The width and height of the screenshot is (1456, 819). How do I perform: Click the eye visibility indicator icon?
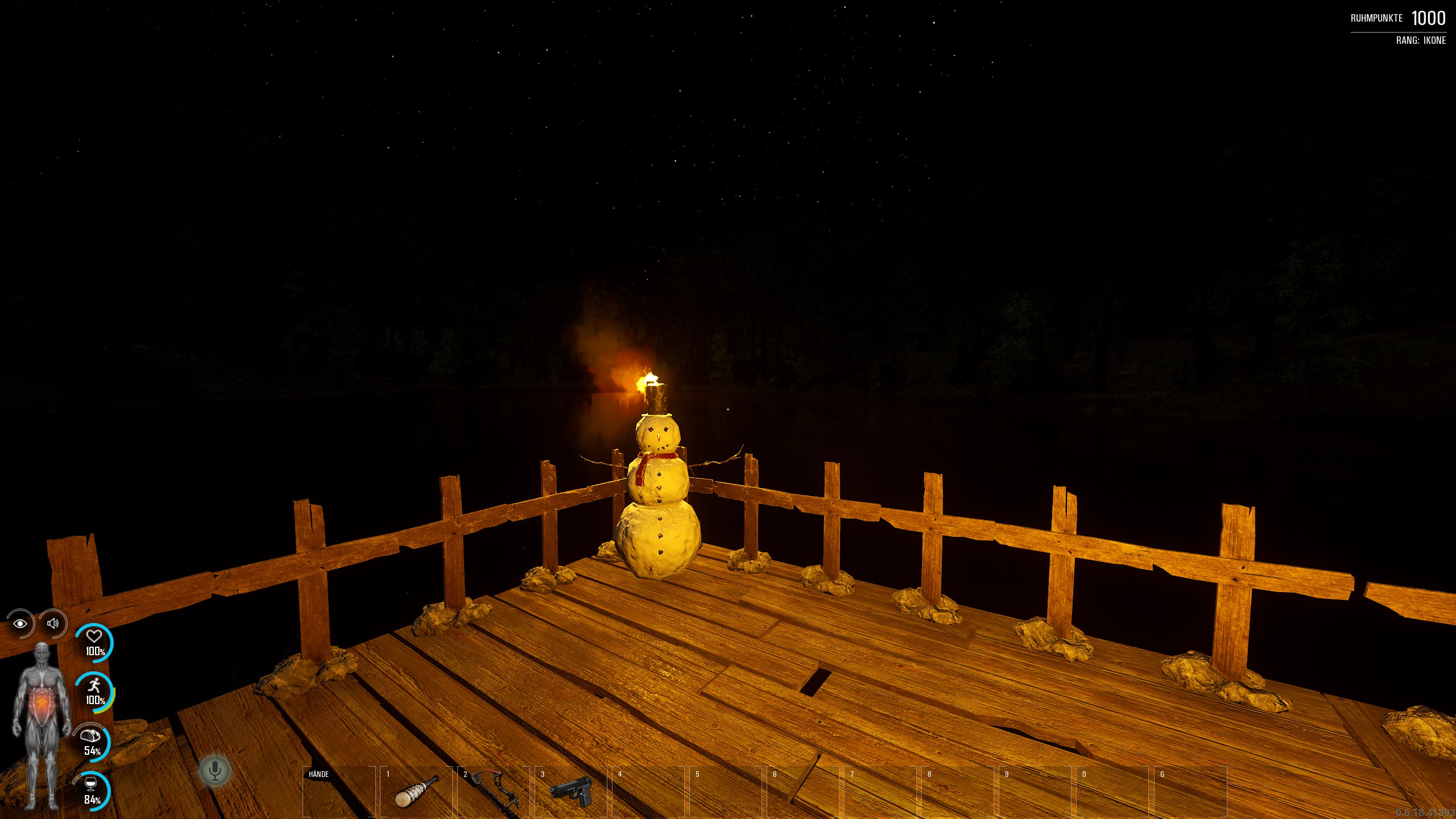(x=20, y=624)
